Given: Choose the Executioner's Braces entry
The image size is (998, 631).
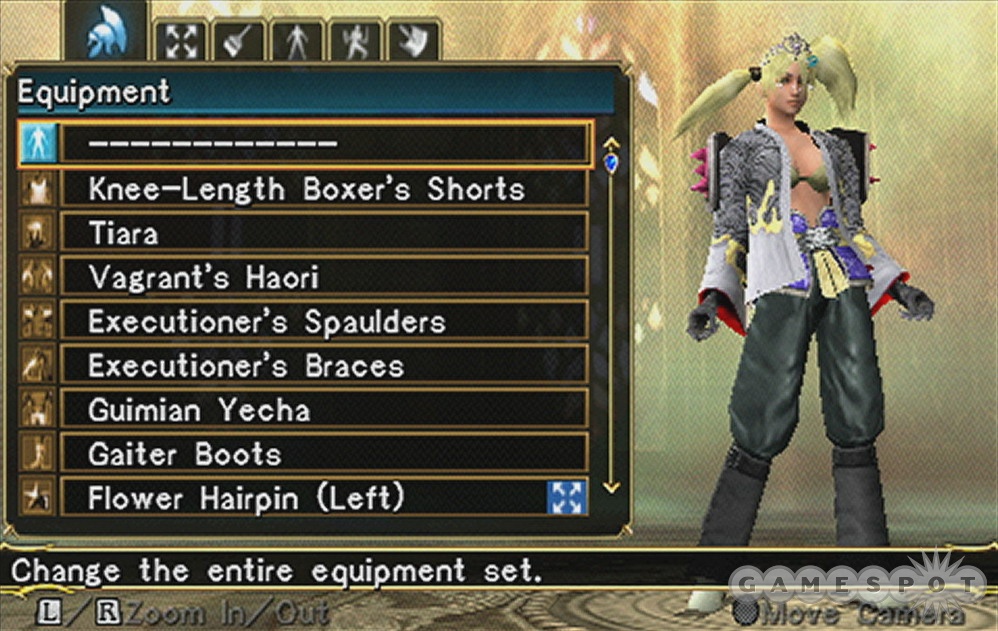Looking at the screenshot, I should click(x=323, y=365).
